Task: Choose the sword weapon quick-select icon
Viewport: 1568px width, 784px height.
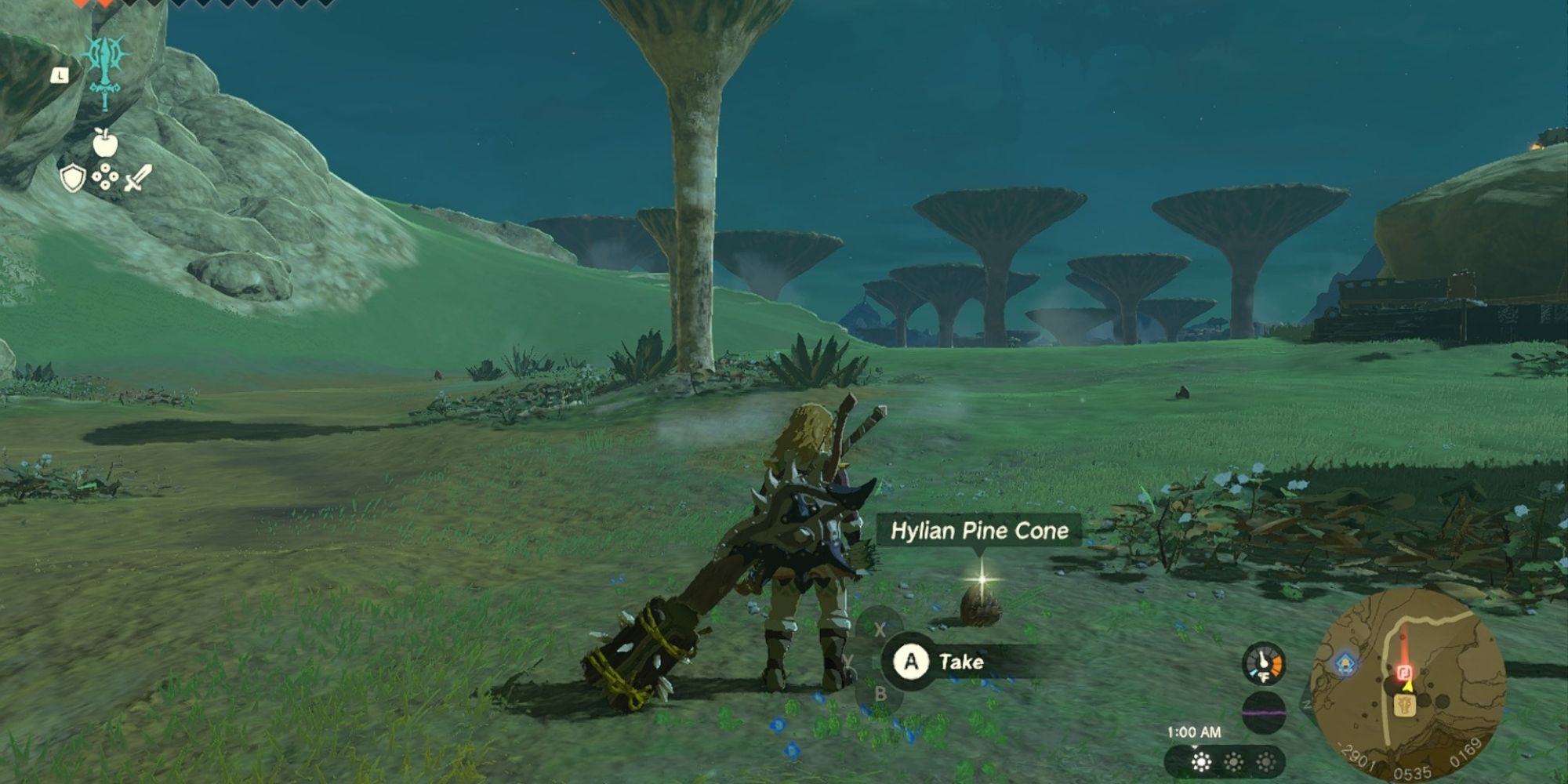Action: [x=138, y=178]
